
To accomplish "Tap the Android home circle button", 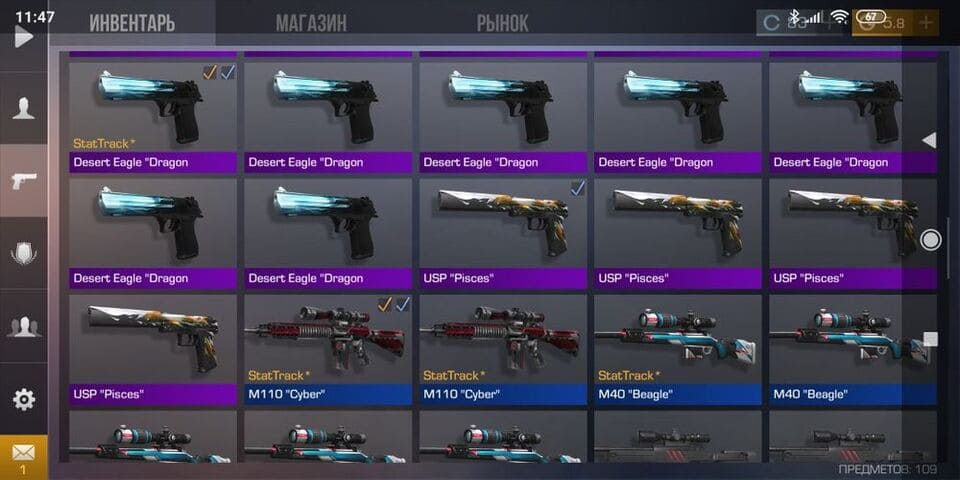I will point(931,239).
